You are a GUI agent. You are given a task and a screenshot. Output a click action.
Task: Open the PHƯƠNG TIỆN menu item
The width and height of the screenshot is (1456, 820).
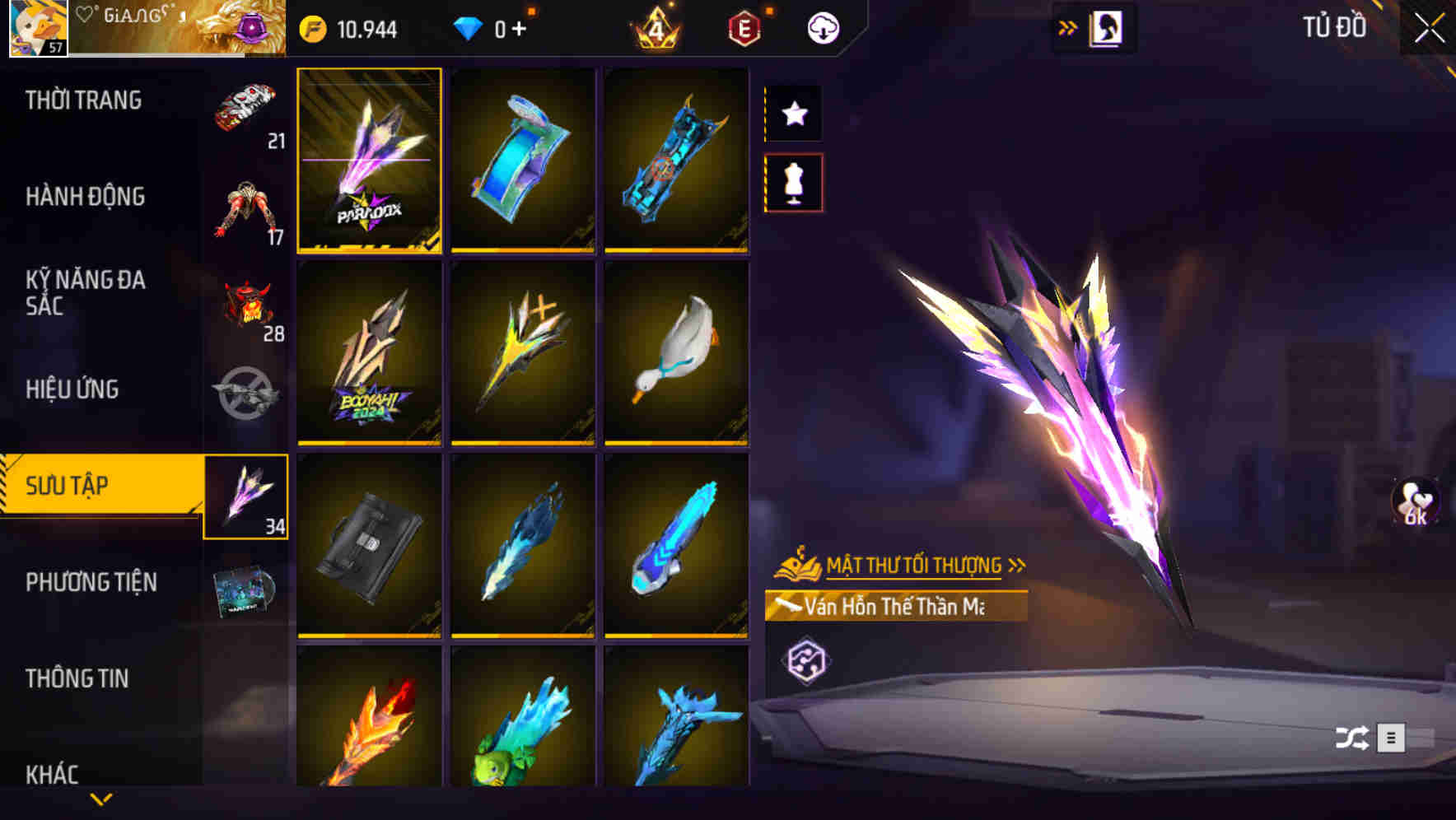[91, 581]
